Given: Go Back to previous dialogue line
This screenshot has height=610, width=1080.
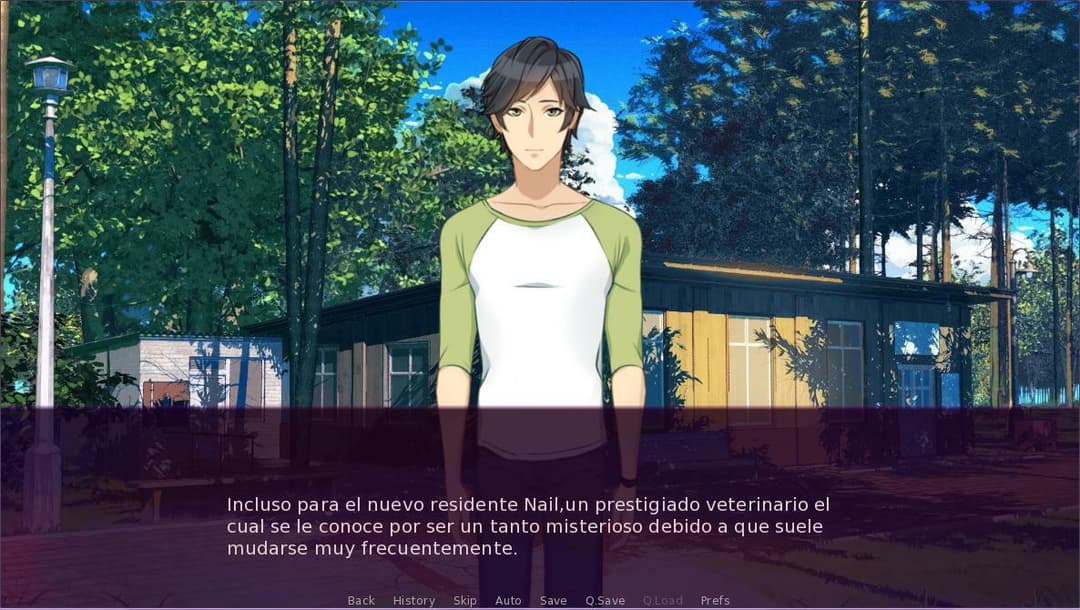Looking at the screenshot, I should coord(361,600).
